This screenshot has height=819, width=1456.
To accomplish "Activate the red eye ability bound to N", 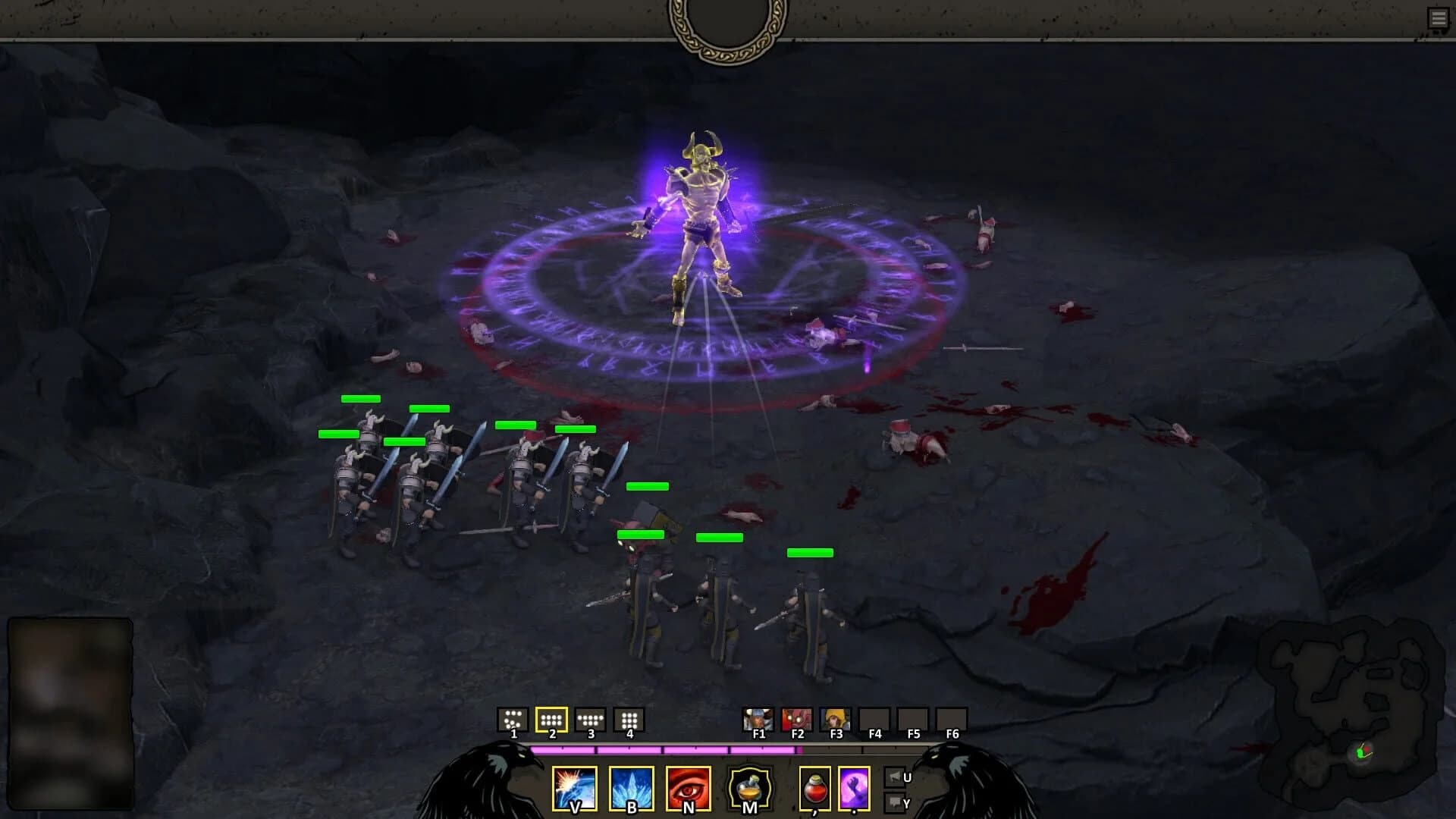I will point(687,789).
